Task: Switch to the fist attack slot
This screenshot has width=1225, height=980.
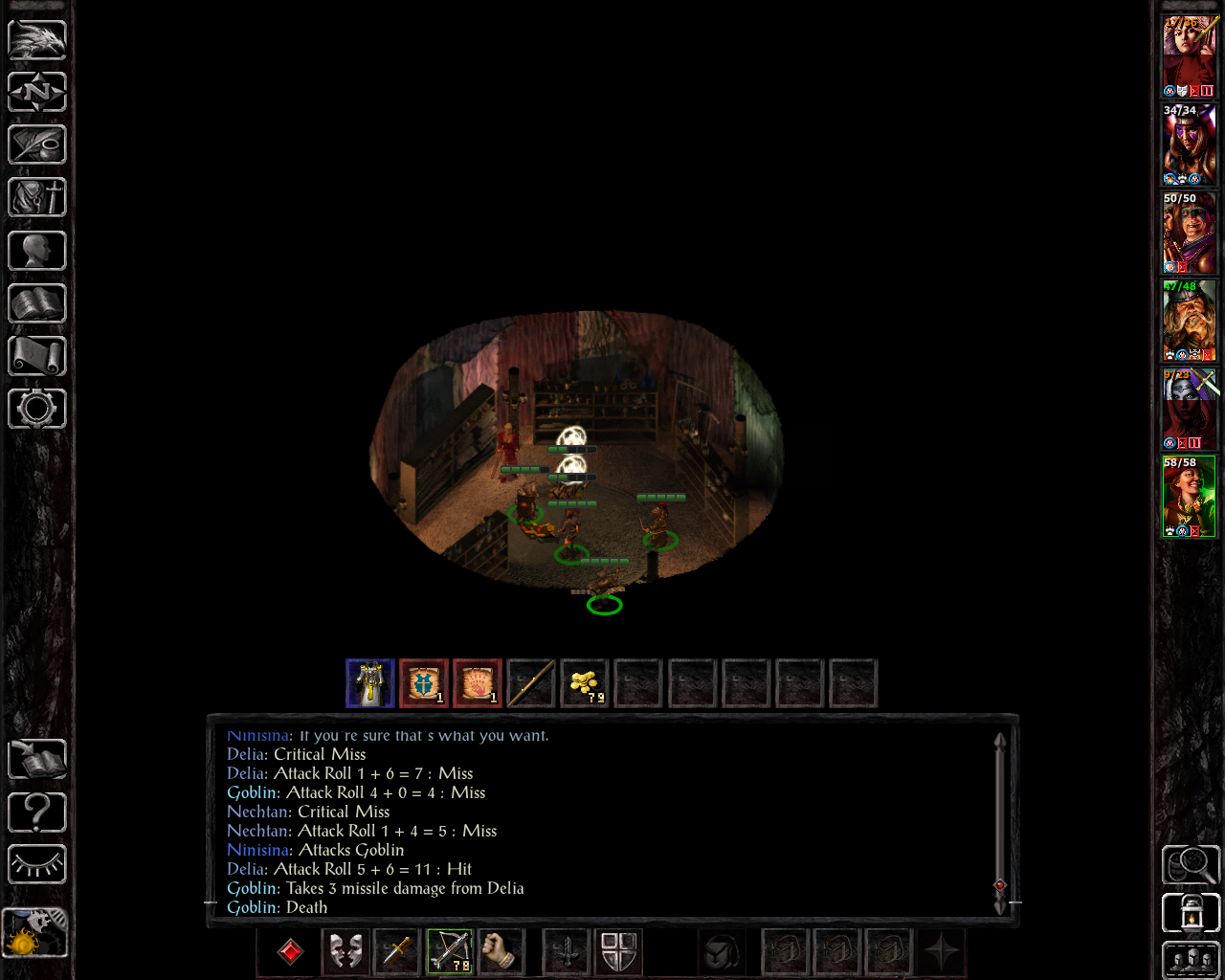Action: 501,951
